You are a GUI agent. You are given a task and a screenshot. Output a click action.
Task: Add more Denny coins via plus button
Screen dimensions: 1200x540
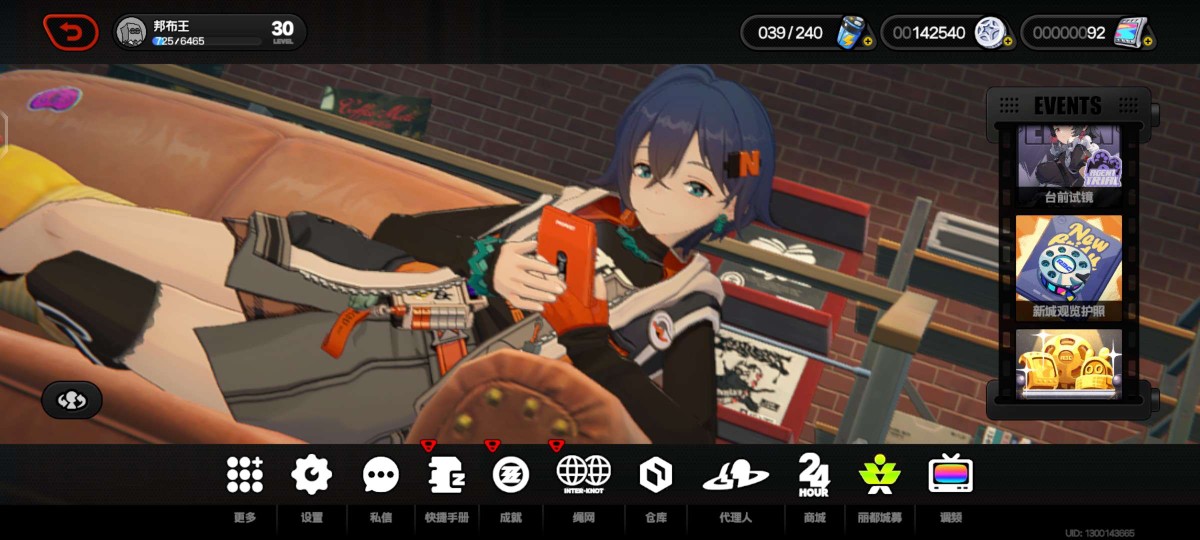tap(1007, 42)
